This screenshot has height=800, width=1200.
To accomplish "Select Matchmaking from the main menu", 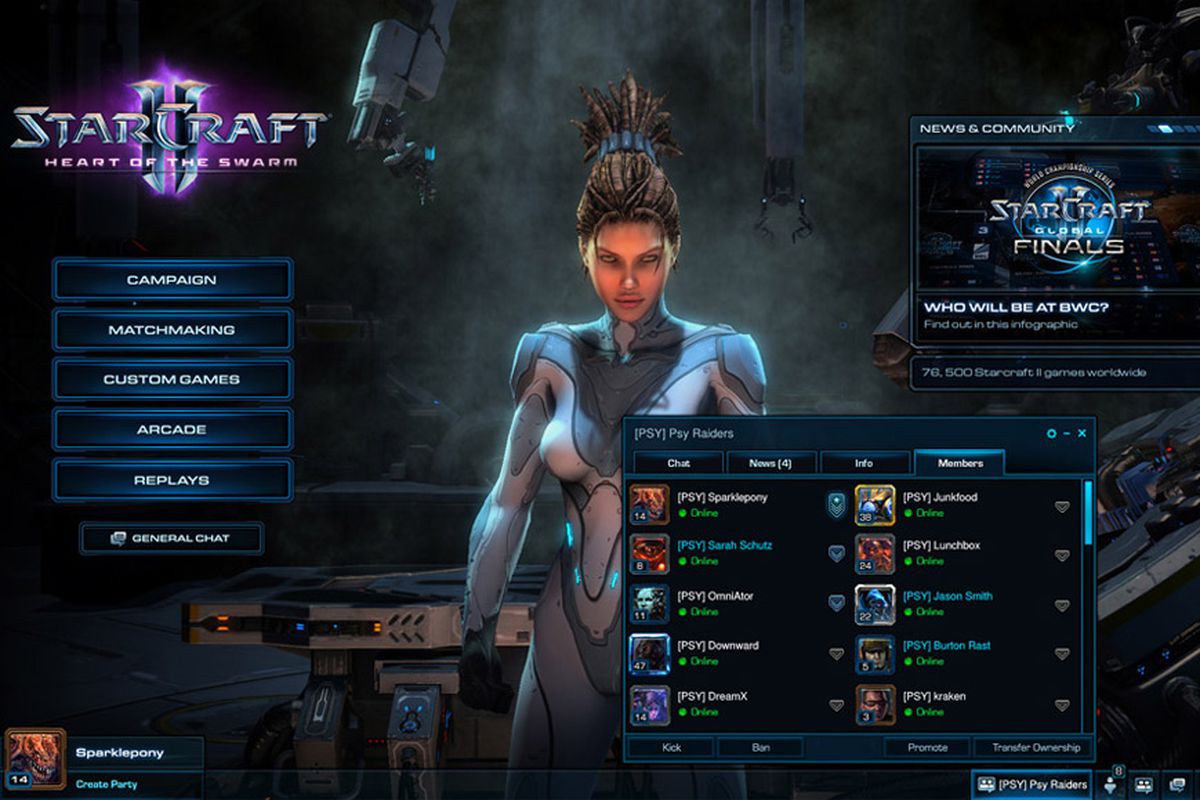I will pyautogui.click(x=172, y=330).
